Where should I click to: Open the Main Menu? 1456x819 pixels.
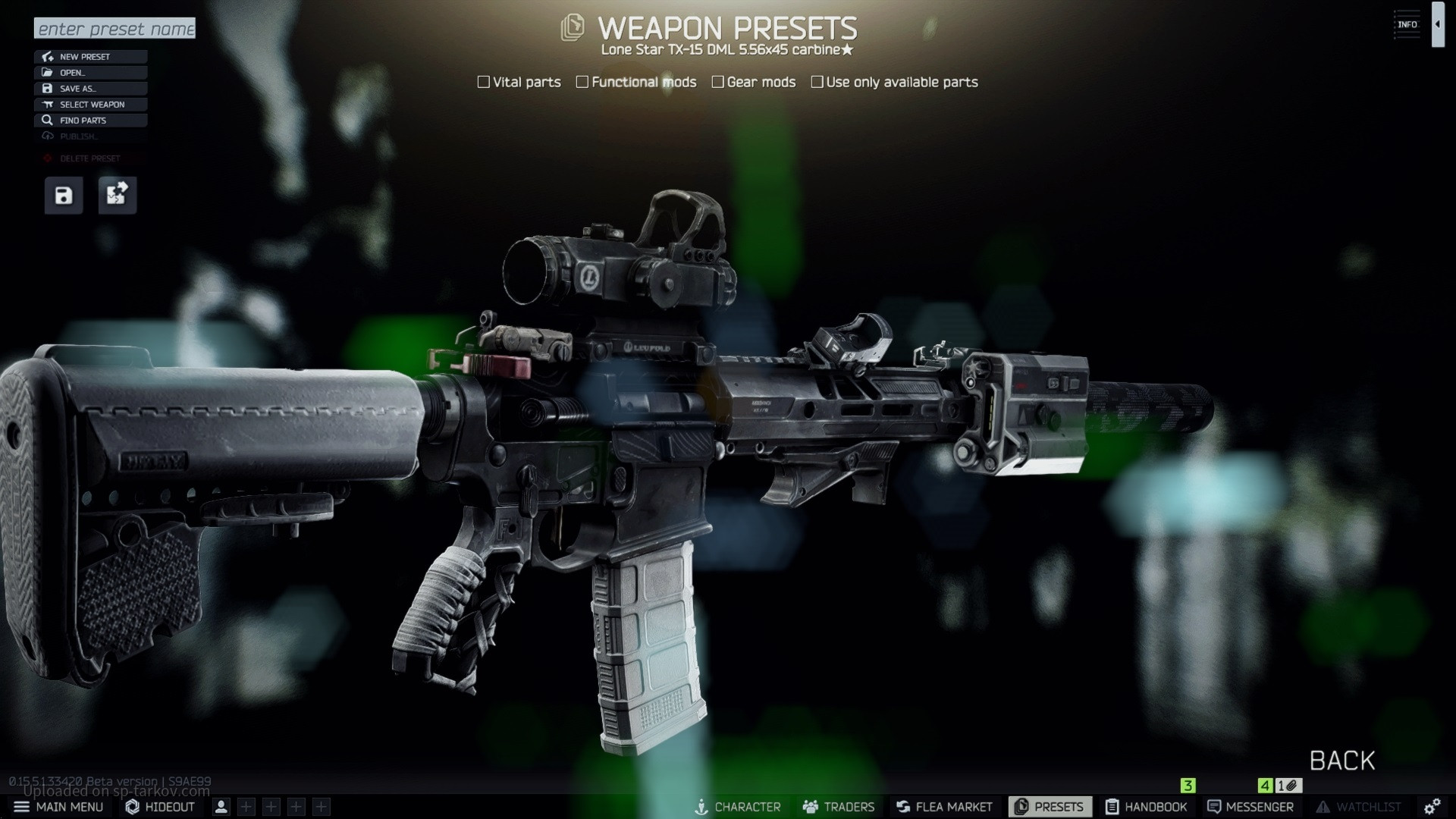pyautogui.click(x=59, y=807)
